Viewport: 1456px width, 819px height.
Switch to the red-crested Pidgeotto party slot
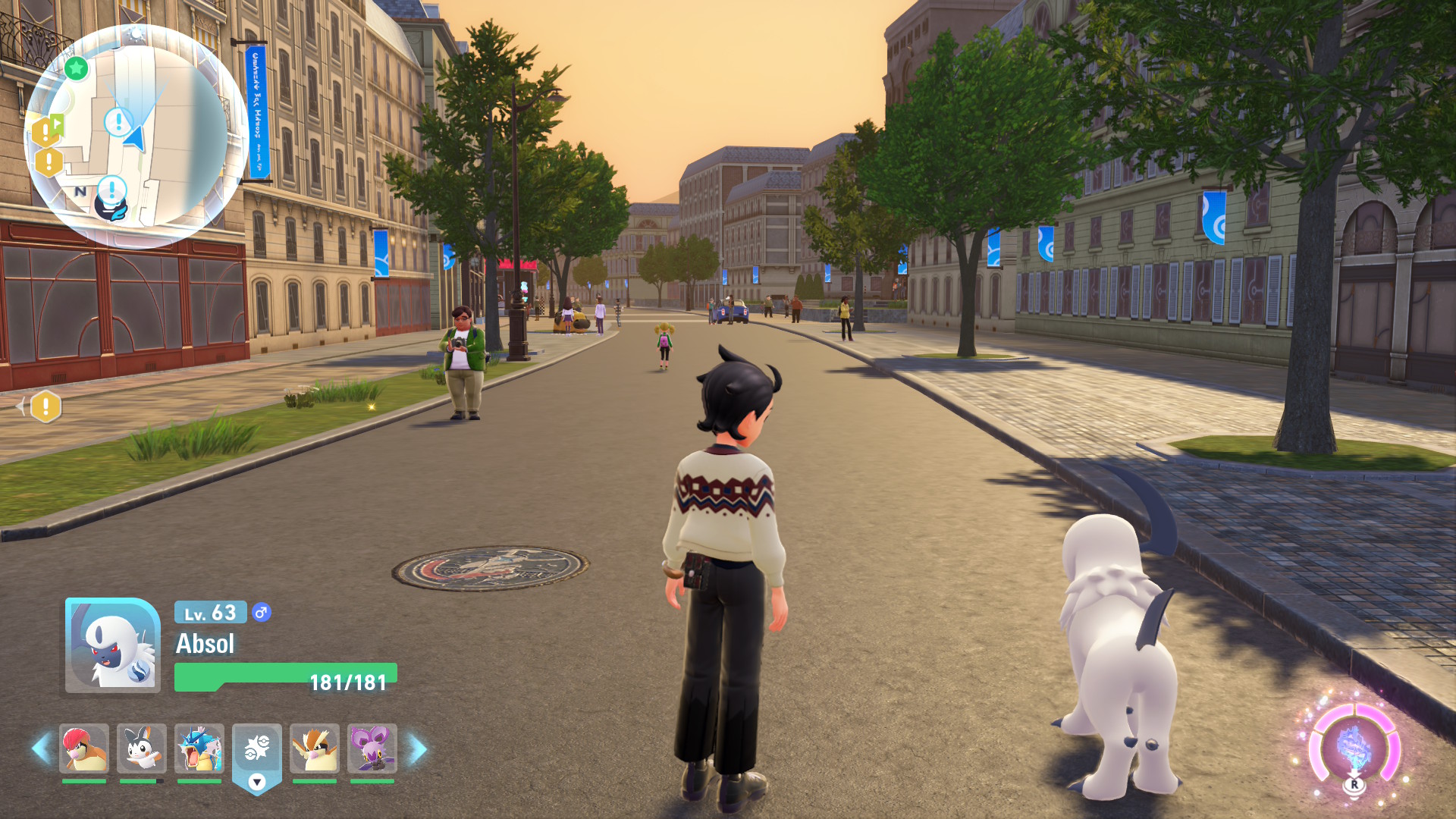point(84,748)
